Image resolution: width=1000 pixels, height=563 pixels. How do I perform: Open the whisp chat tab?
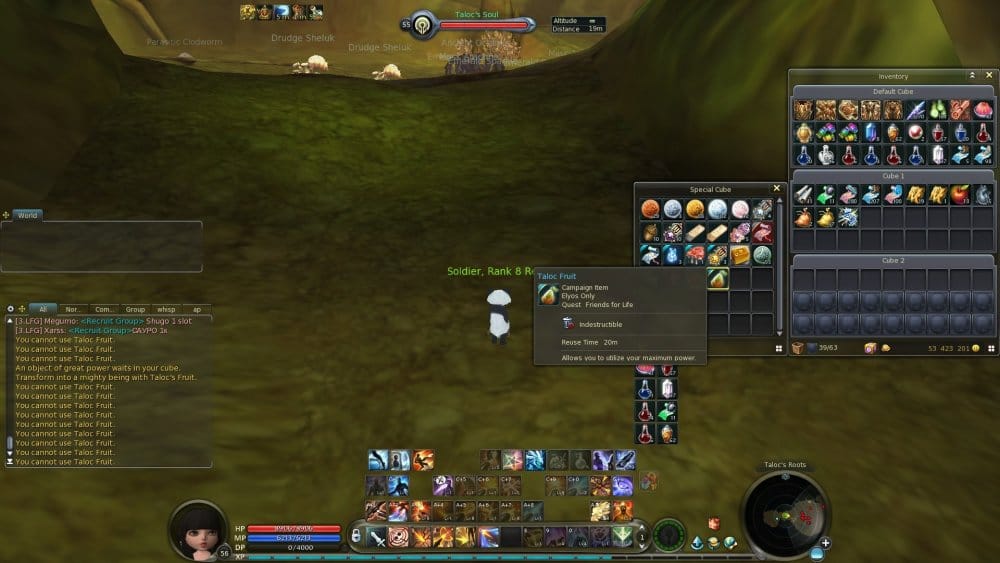click(x=165, y=309)
